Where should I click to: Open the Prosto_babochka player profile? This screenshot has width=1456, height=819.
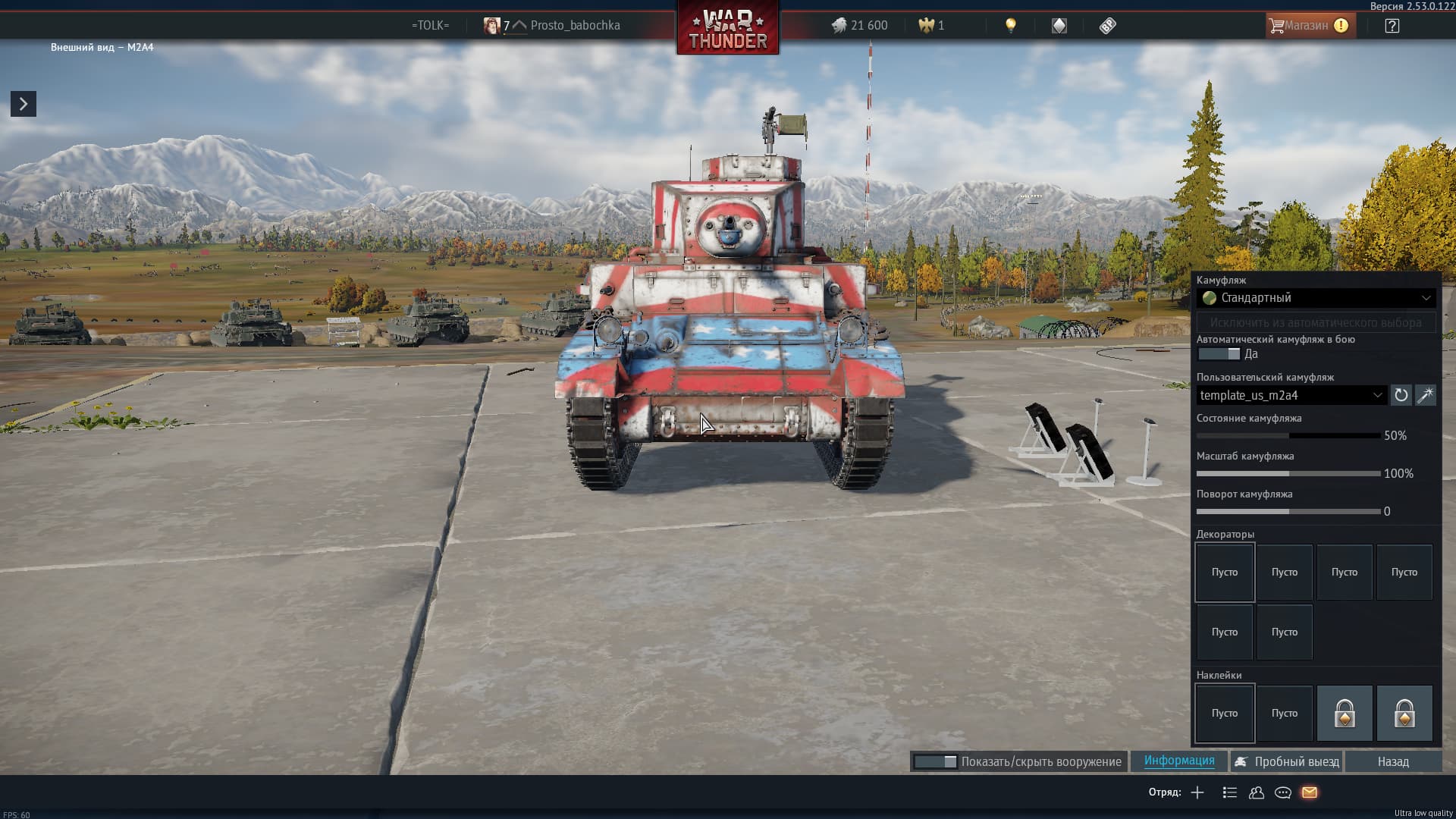click(x=575, y=26)
